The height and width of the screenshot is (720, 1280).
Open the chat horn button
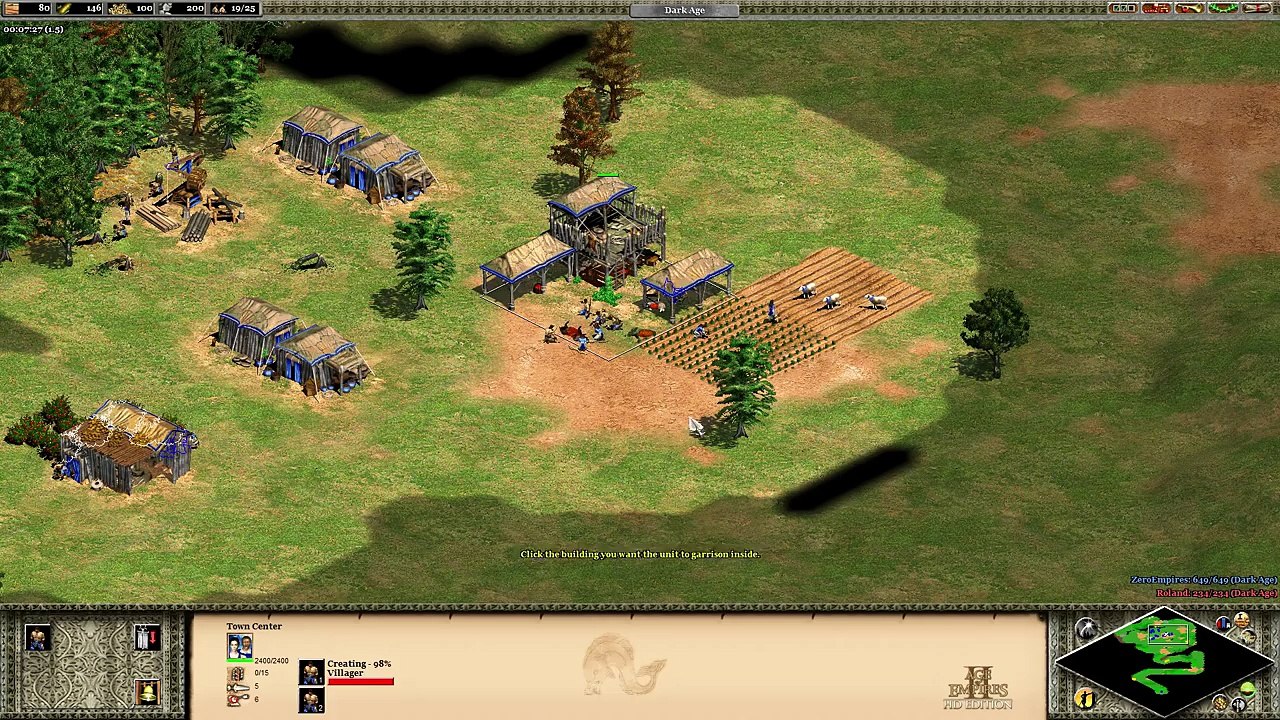pyautogui.click(x=1189, y=9)
